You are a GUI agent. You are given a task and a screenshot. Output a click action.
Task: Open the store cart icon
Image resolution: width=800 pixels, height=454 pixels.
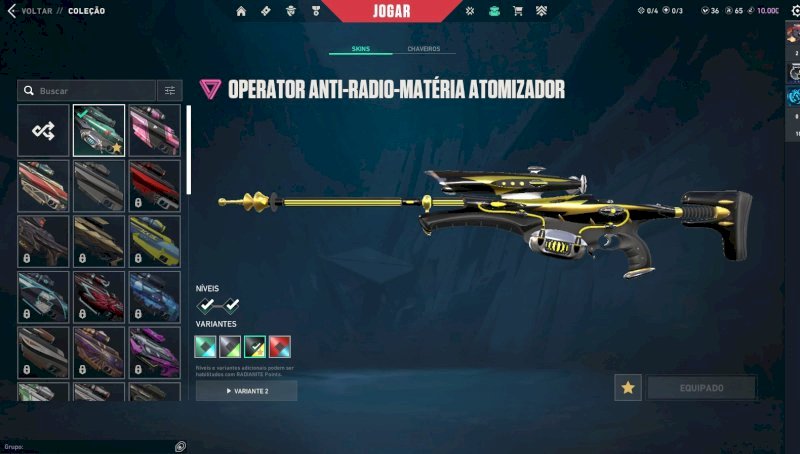click(x=517, y=11)
